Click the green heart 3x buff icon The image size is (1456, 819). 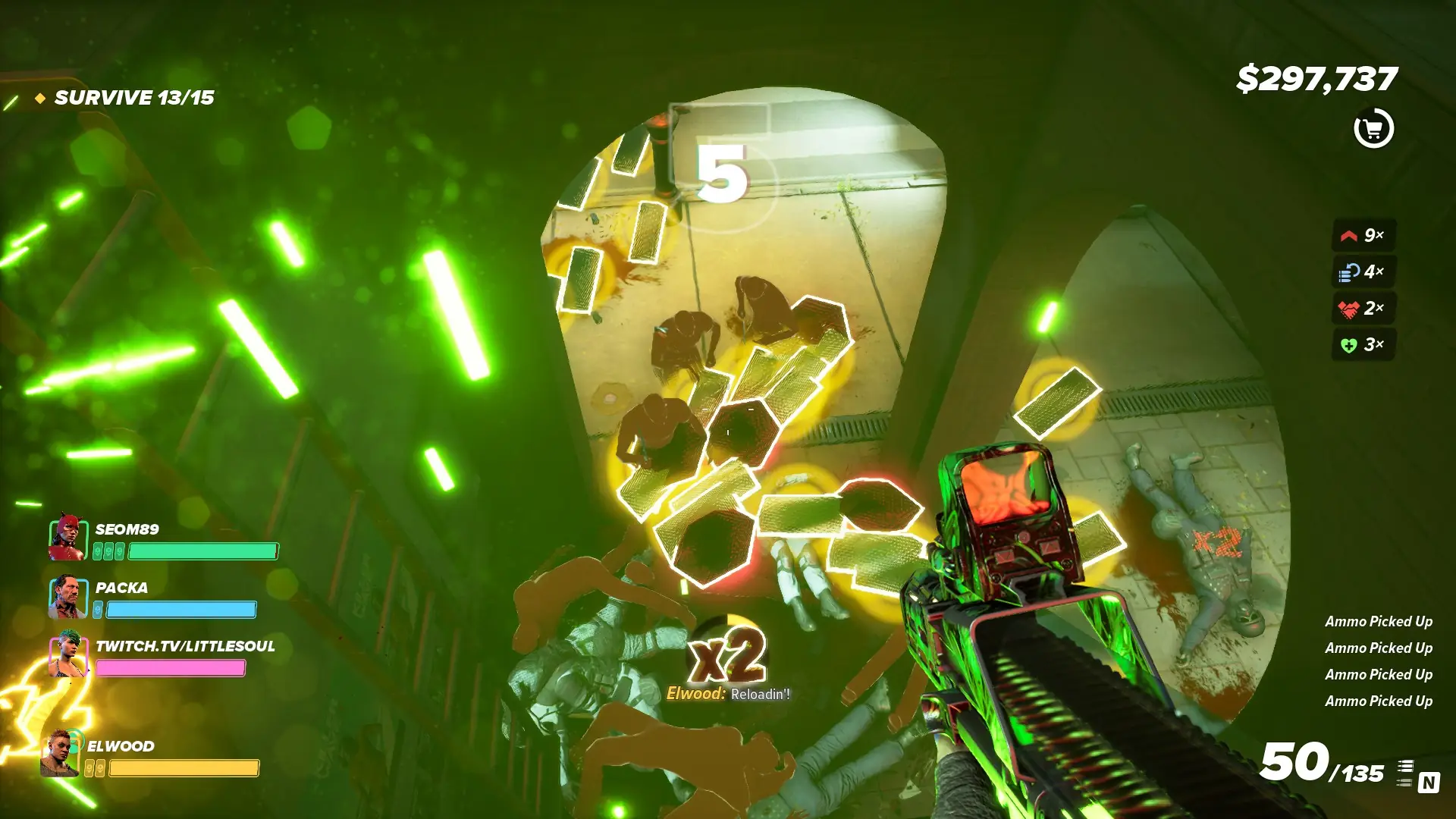click(x=1349, y=345)
